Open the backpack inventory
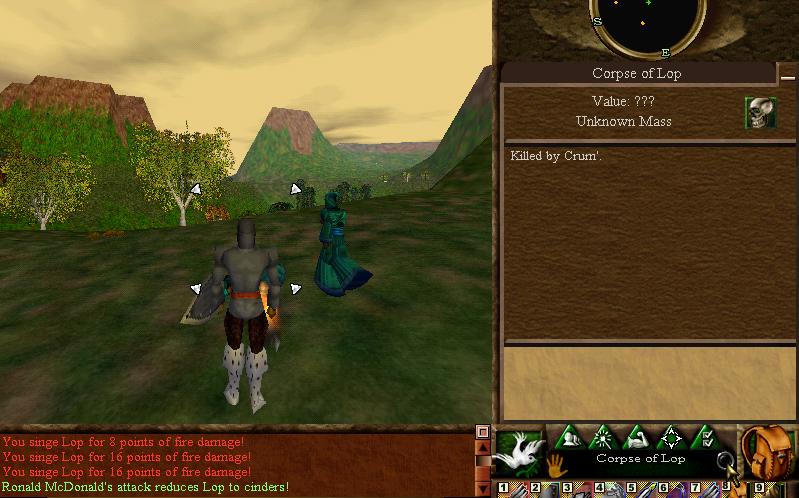The width and height of the screenshot is (799, 498). tap(768, 451)
